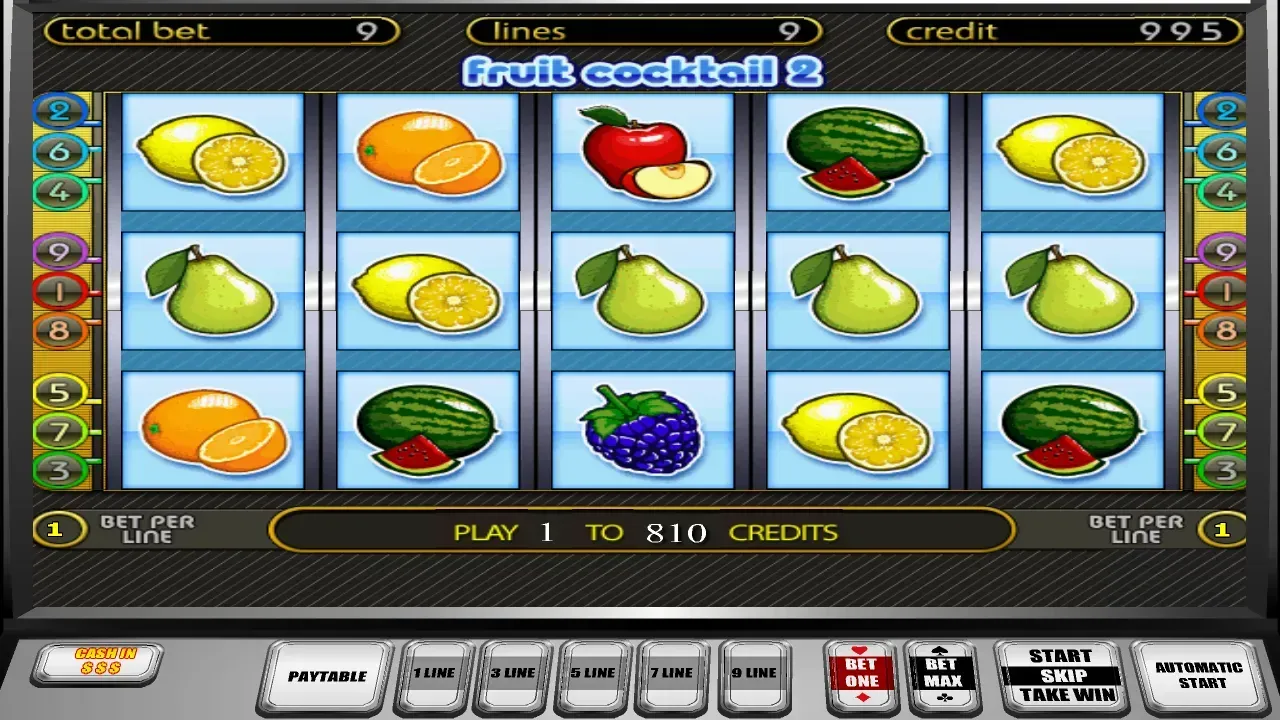Hit the START SKIP TAKE WIN button
The image size is (1280, 720).
pos(1060,674)
